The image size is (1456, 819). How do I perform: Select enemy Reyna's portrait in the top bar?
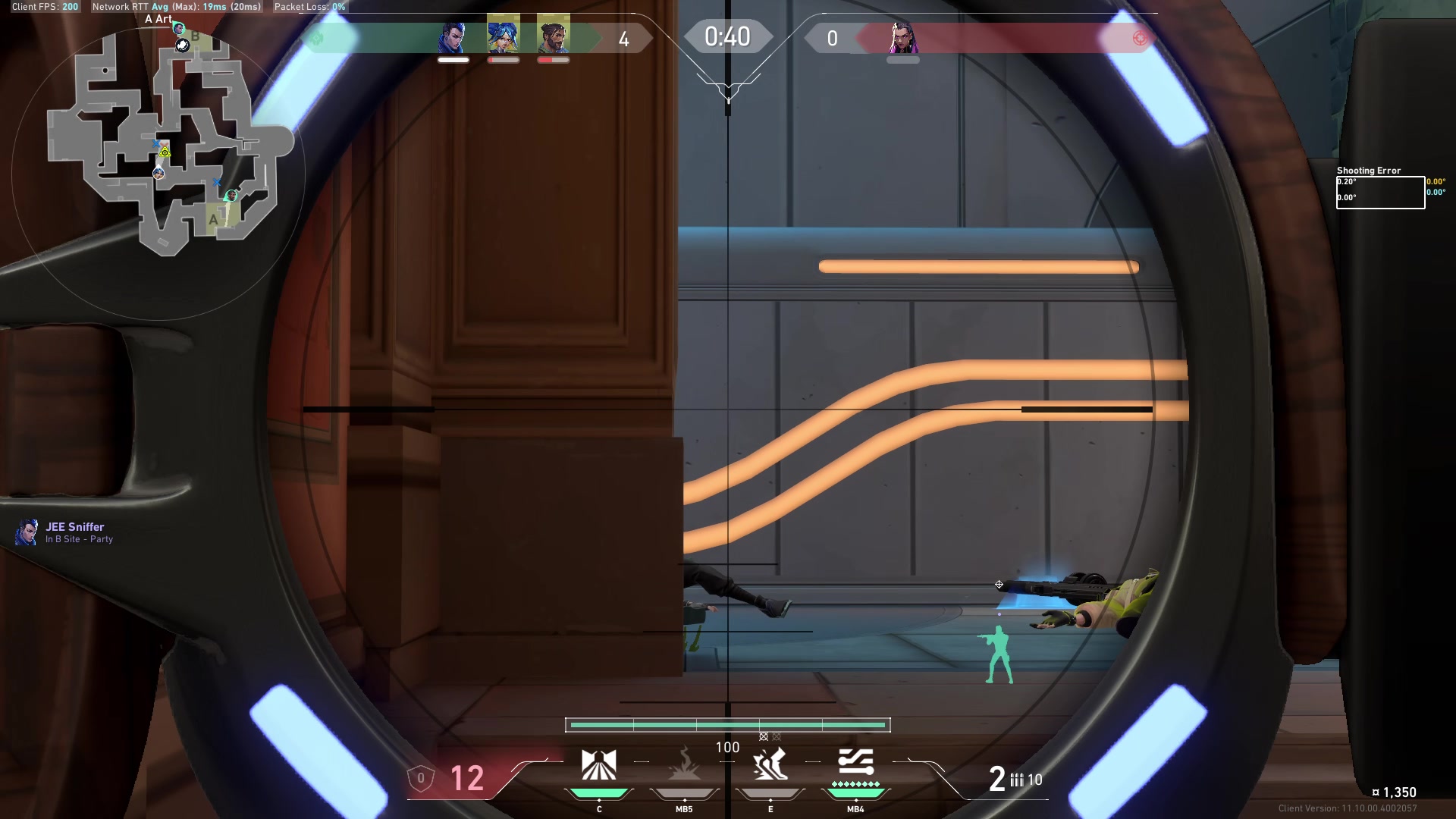(x=902, y=37)
